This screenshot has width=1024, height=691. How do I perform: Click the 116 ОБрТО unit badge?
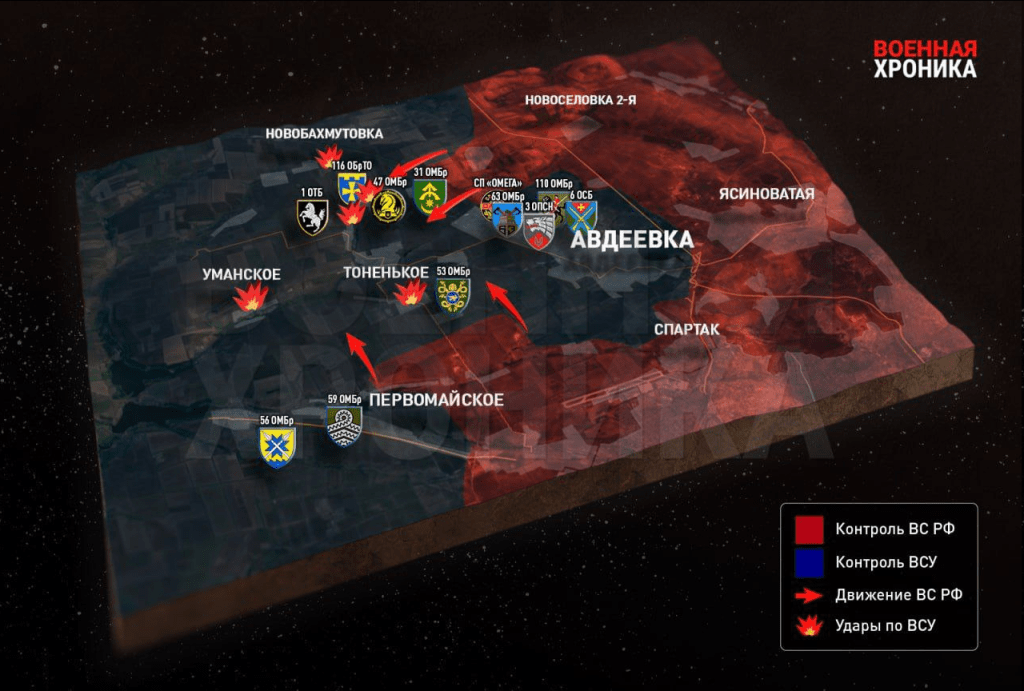(x=351, y=186)
